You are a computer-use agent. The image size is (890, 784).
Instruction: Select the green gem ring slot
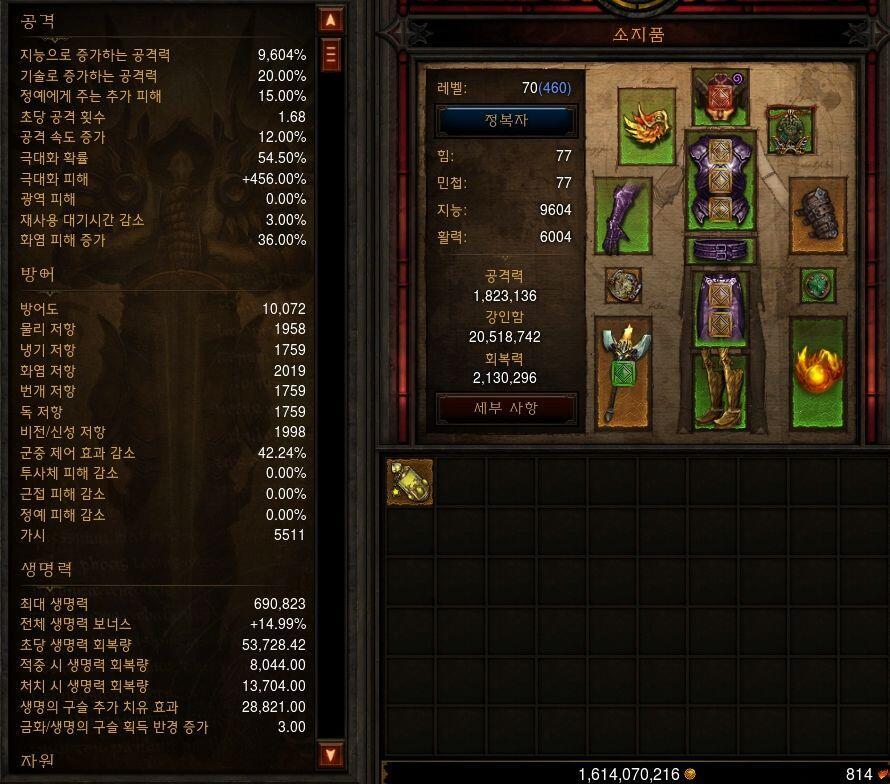click(x=817, y=285)
